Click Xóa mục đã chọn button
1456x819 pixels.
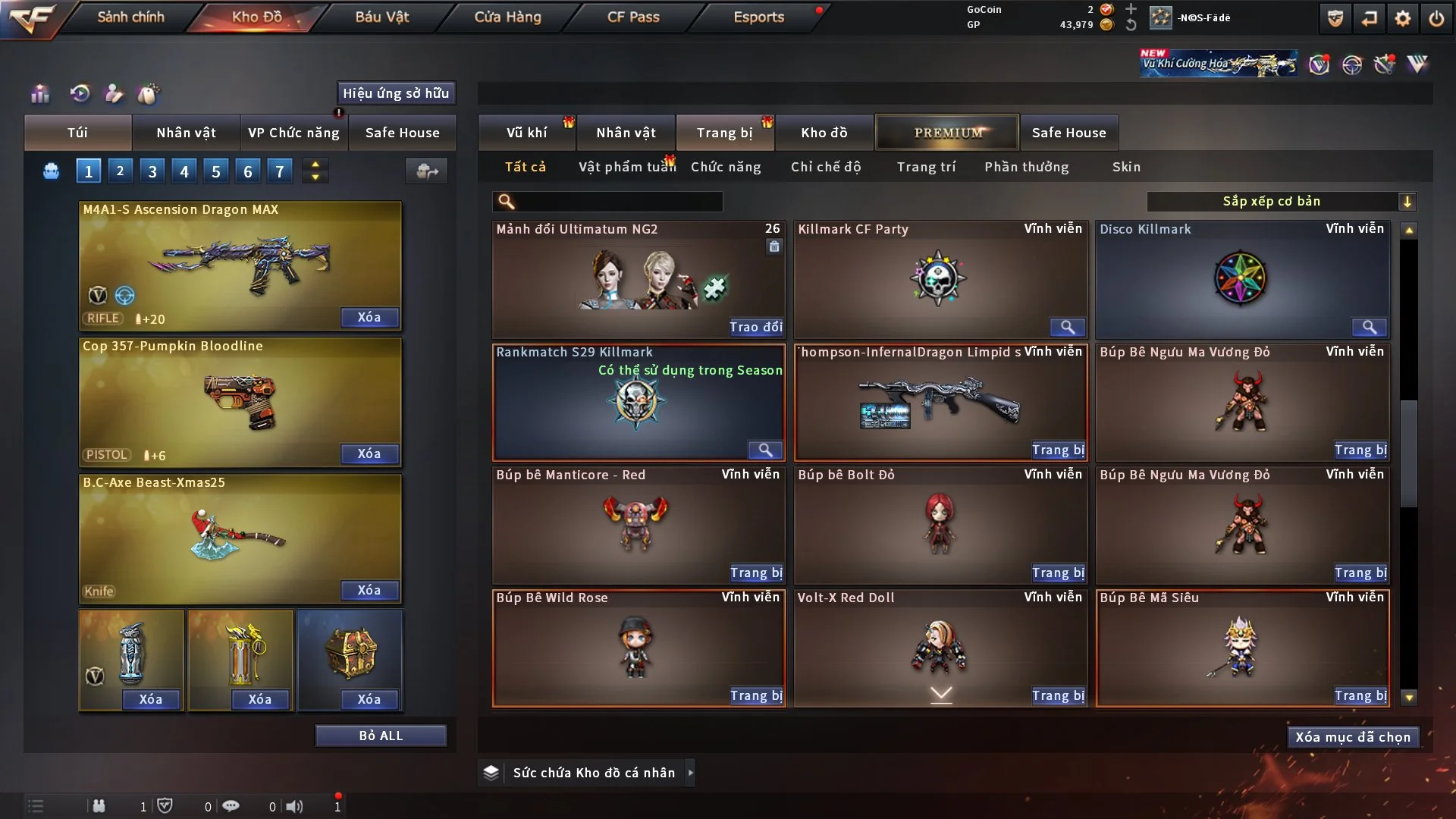tap(1353, 737)
